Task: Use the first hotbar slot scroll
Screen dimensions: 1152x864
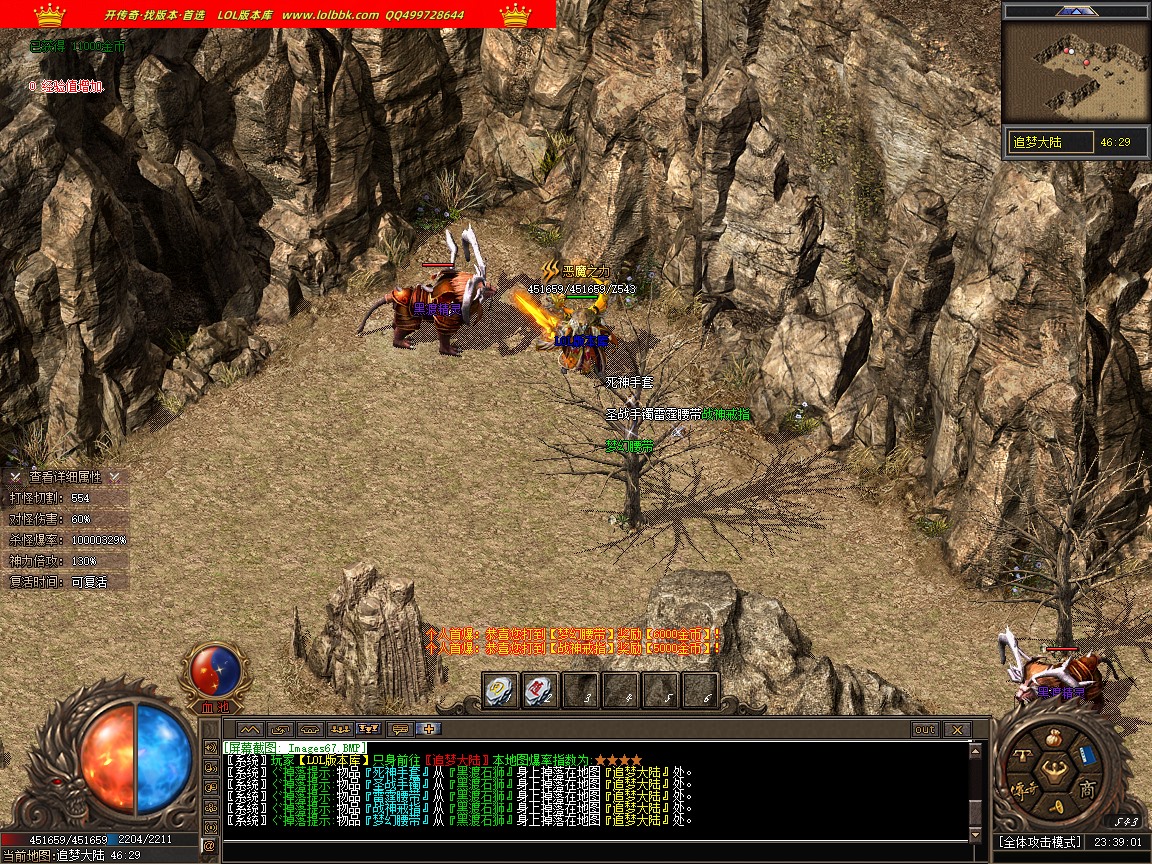Action: pos(499,690)
